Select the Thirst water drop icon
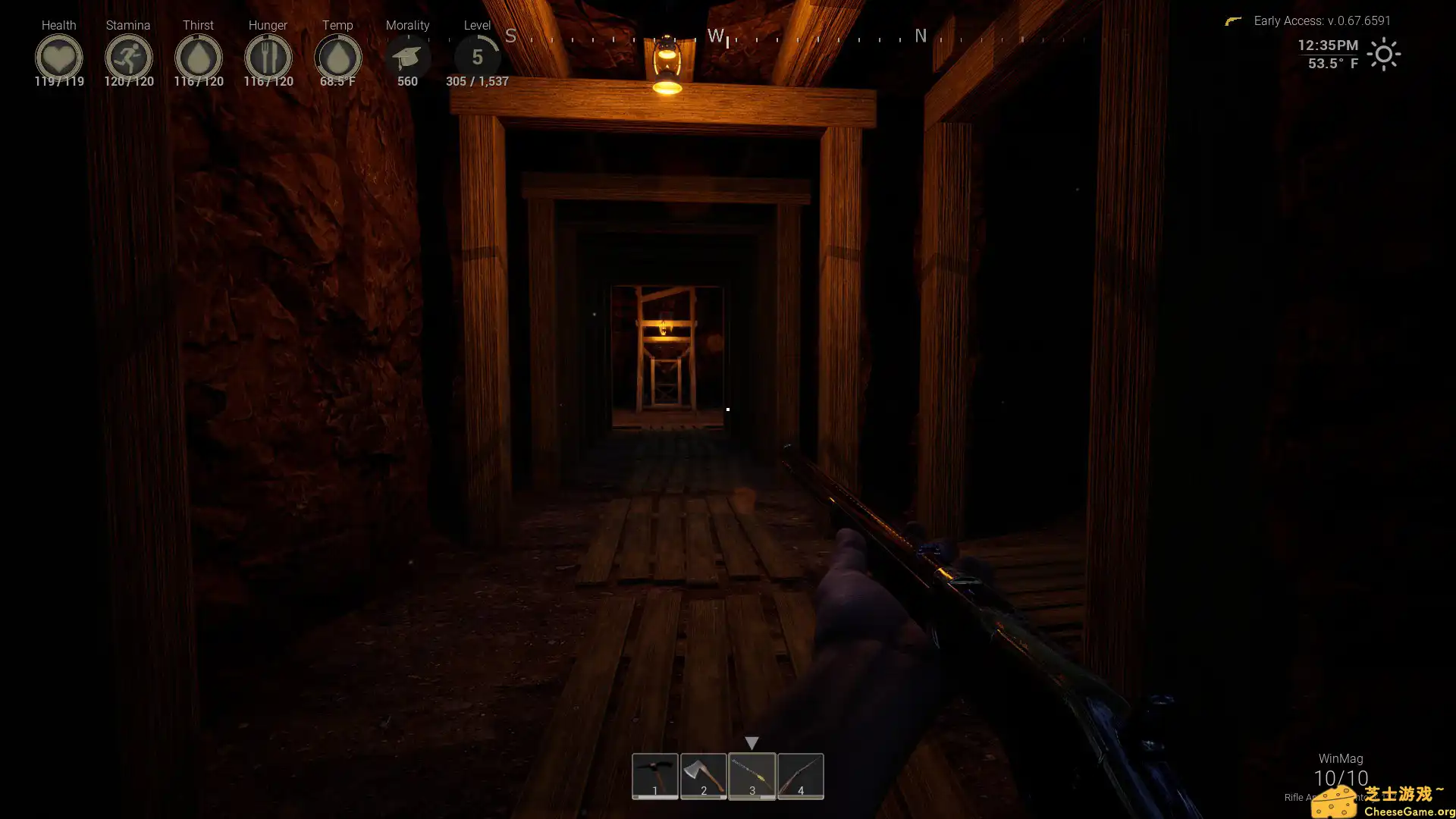This screenshot has height=819, width=1456. [x=198, y=56]
